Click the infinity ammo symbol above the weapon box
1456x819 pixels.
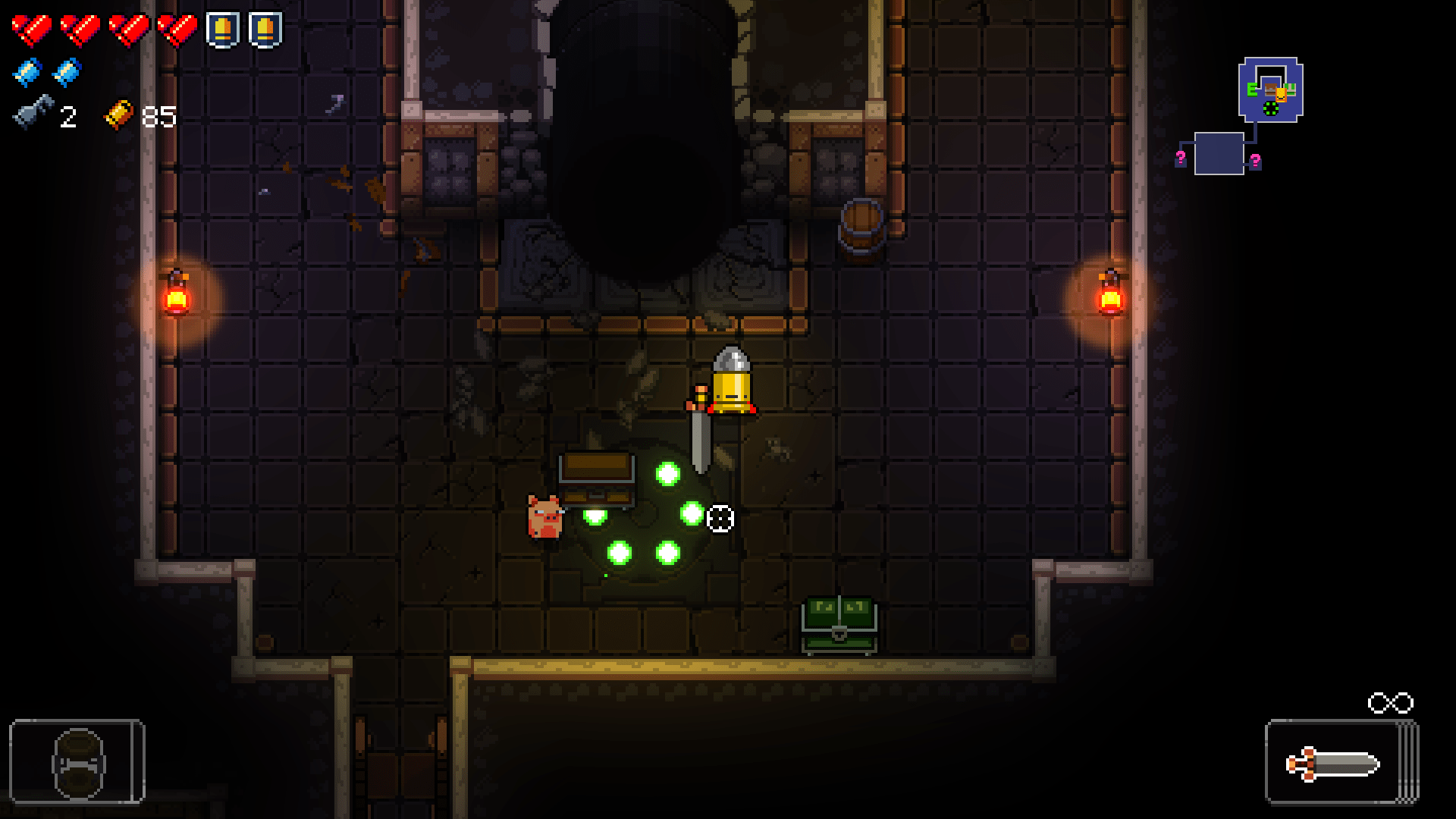pyautogui.click(x=1390, y=704)
